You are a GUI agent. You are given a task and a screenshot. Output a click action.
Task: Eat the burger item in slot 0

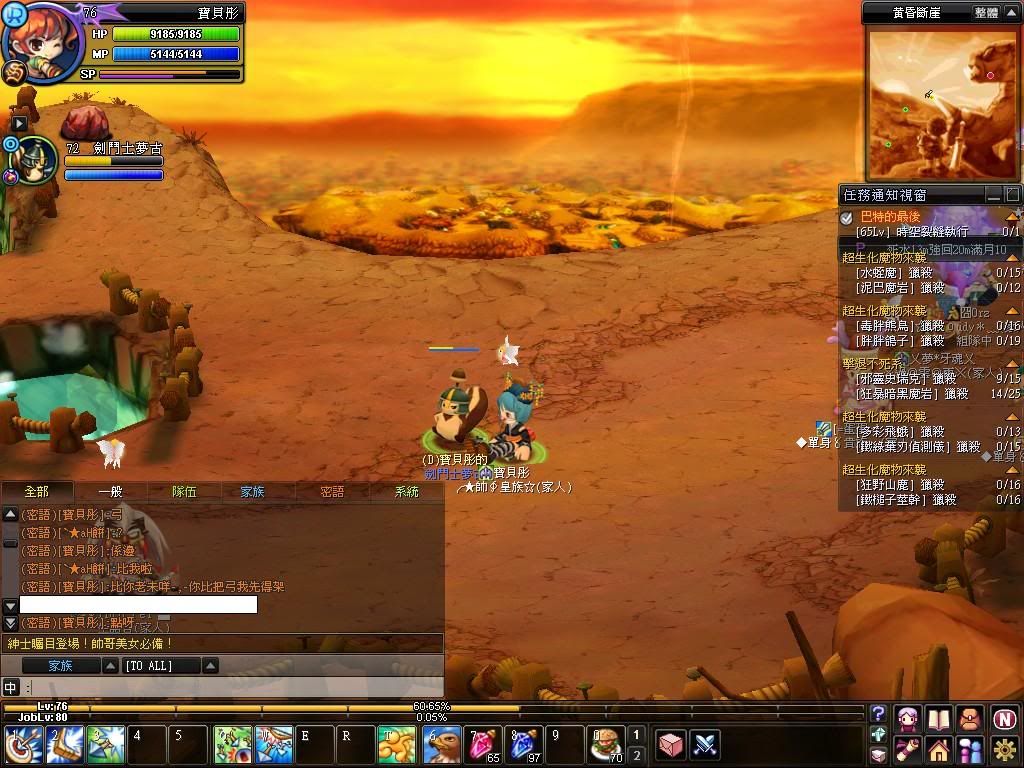605,746
